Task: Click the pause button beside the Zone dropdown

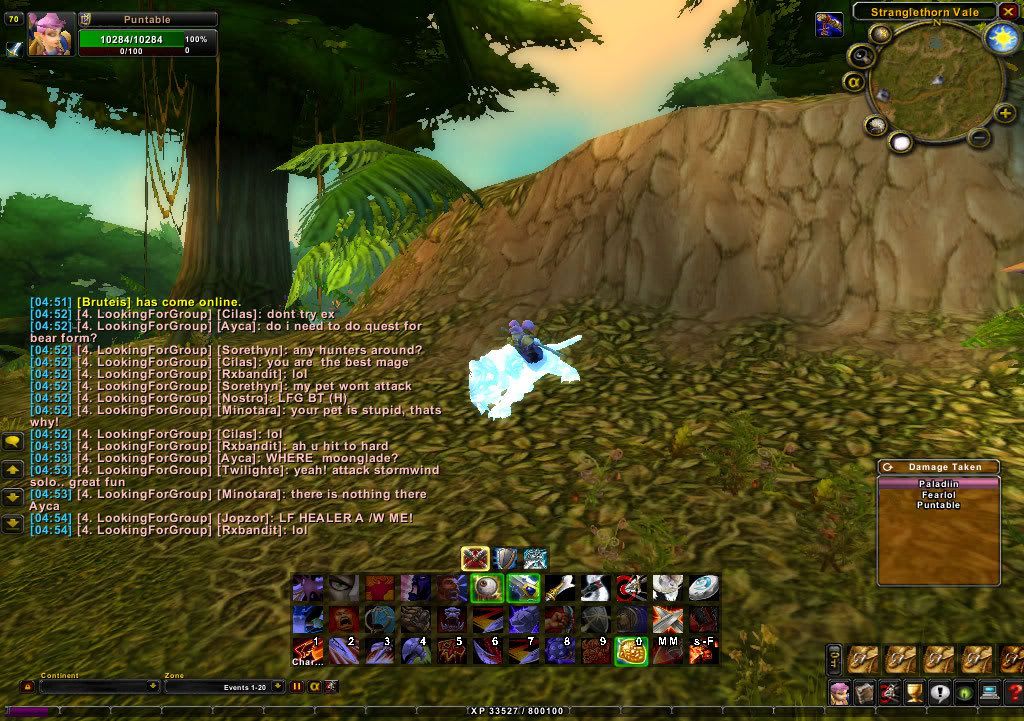Action: pyautogui.click(x=297, y=687)
